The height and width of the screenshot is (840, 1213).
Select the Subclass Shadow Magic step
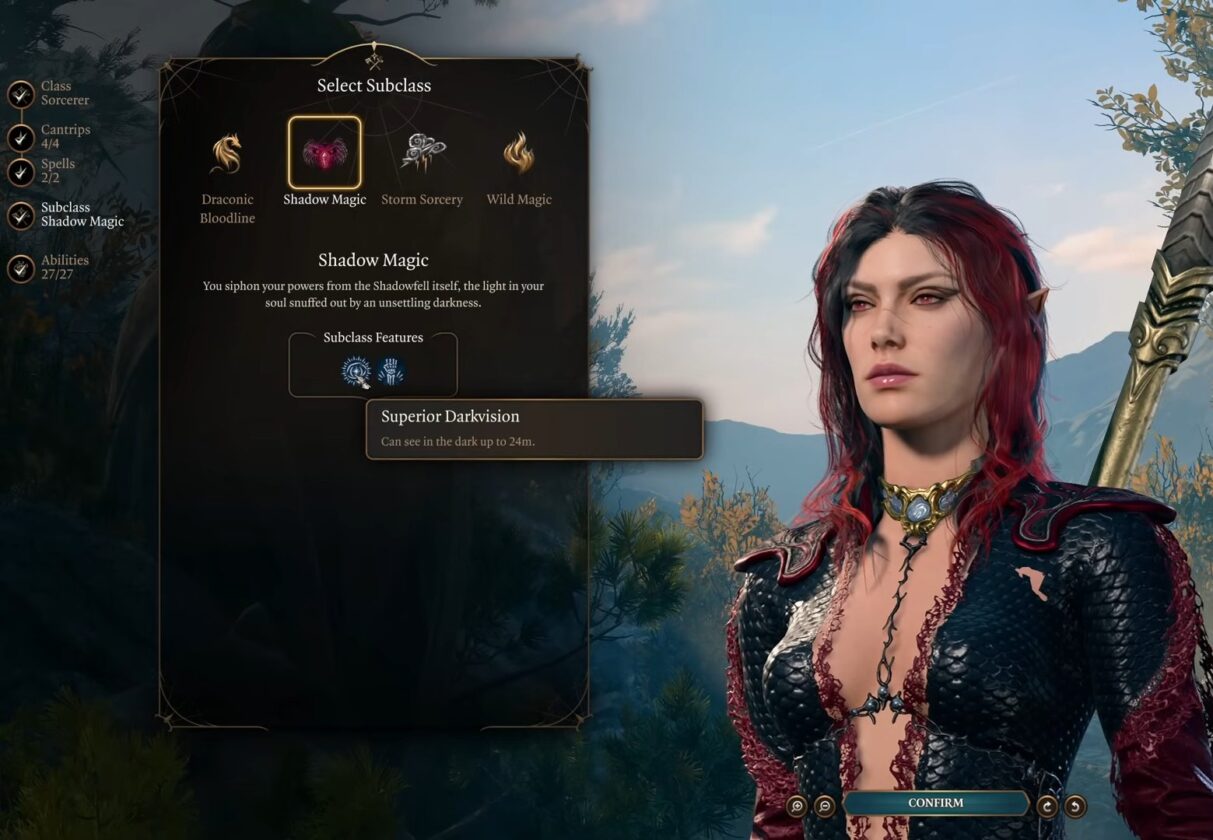[x=21, y=215]
